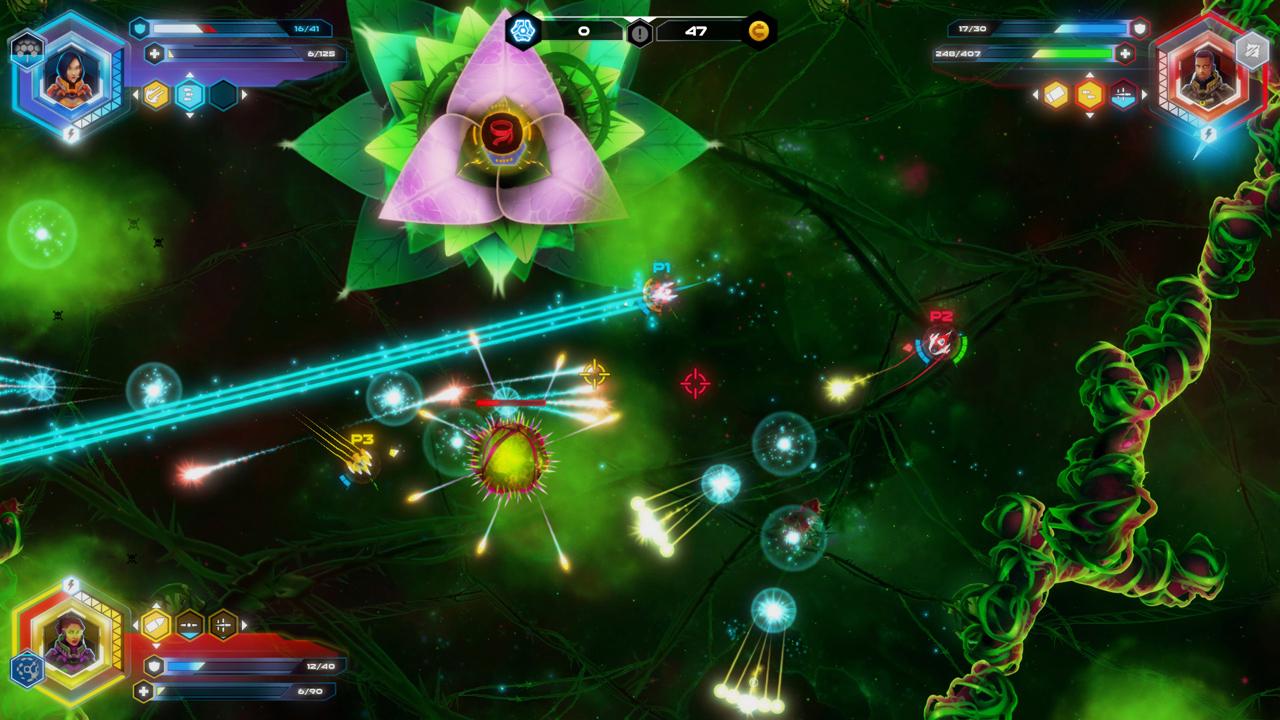Select the silver claw icon above Player 2's portrait
This screenshot has width=1280, height=720.
(1250, 53)
